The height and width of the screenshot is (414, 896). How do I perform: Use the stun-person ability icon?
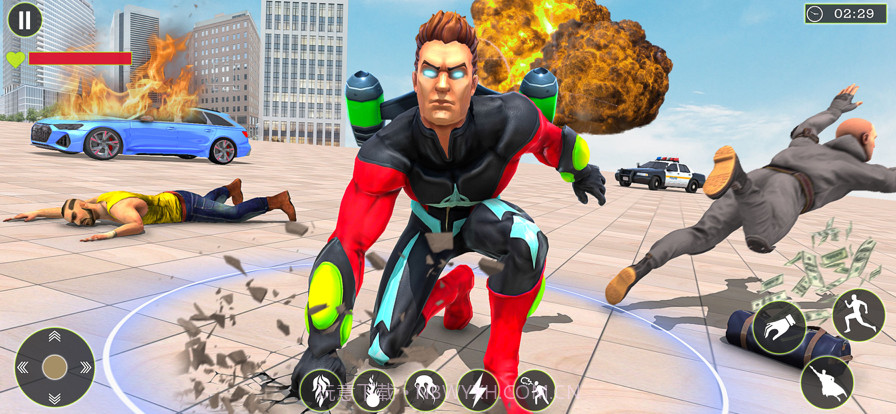pos(533,390)
